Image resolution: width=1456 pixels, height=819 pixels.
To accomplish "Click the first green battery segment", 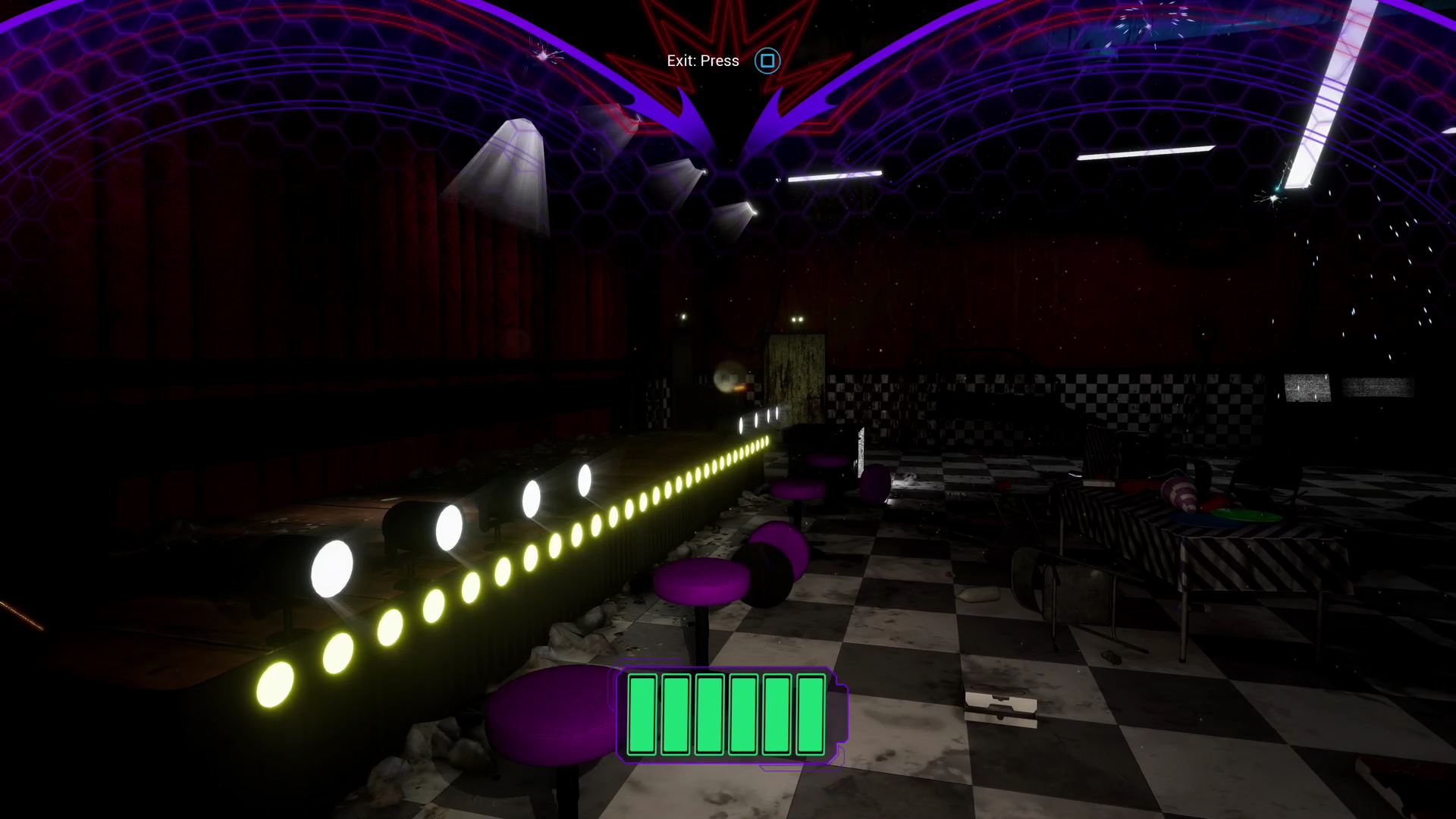I will click(641, 714).
